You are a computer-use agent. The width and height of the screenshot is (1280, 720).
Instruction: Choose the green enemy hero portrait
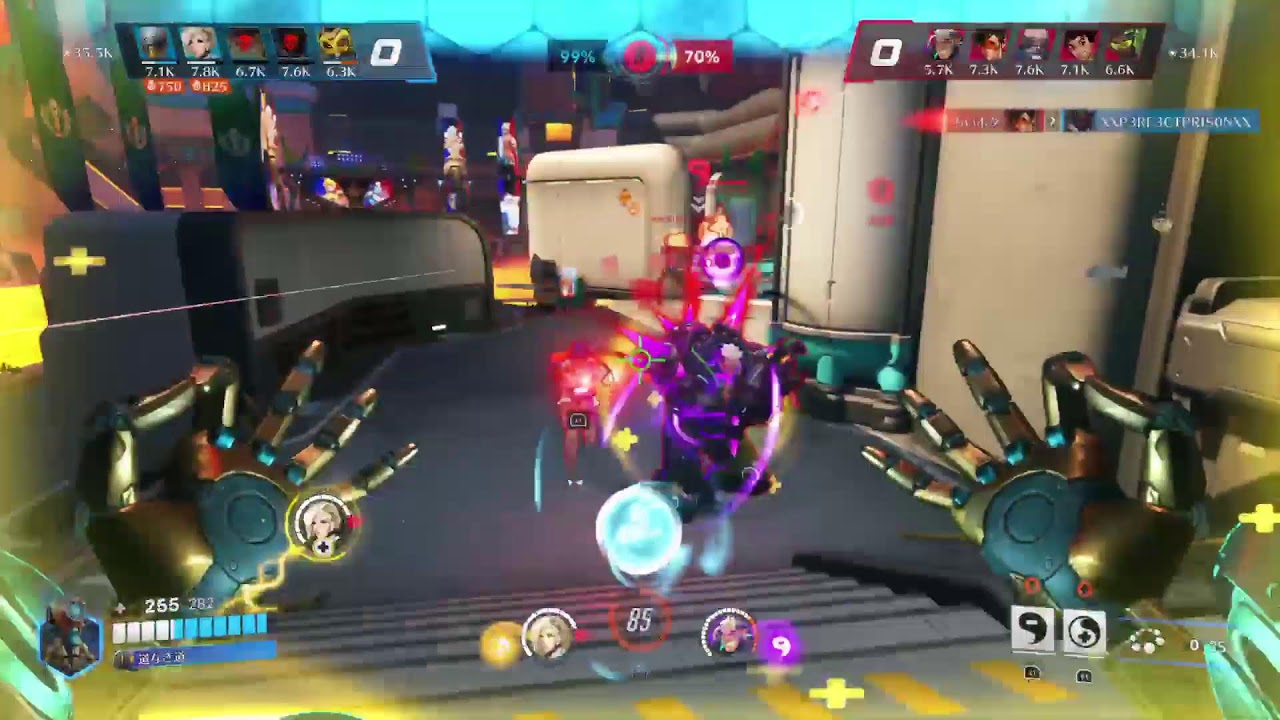click(x=1125, y=46)
